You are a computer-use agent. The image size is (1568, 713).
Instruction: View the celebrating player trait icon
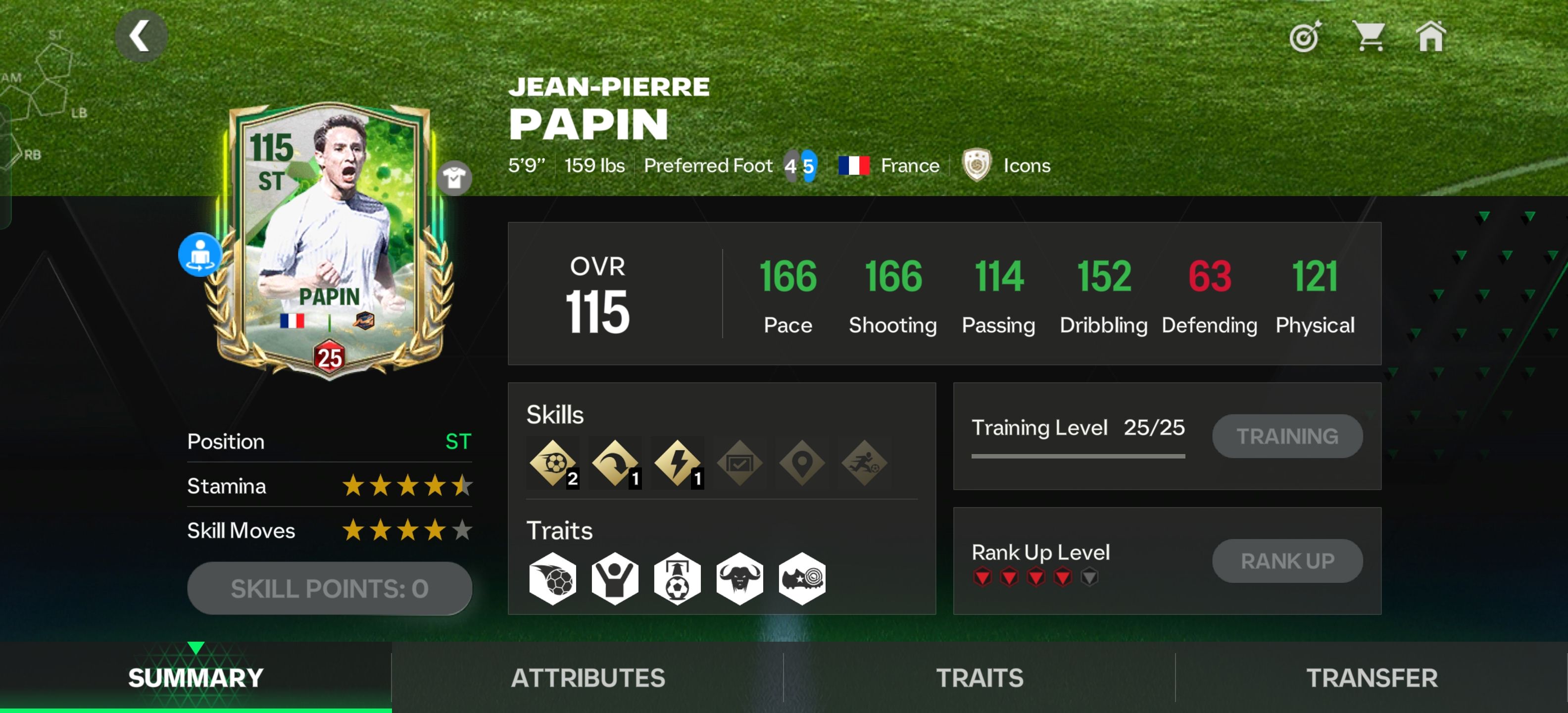615,578
